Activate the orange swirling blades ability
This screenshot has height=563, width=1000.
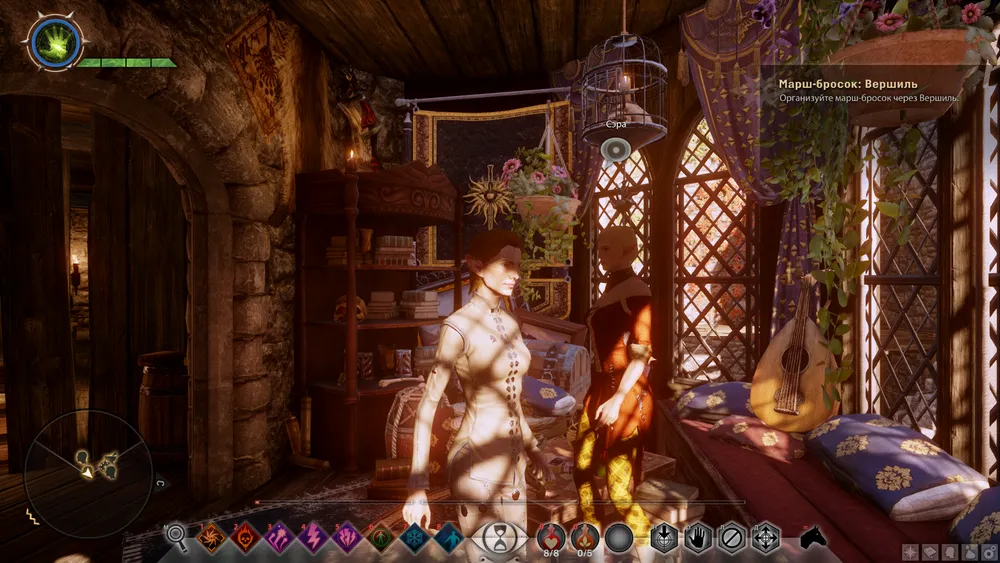[211, 538]
